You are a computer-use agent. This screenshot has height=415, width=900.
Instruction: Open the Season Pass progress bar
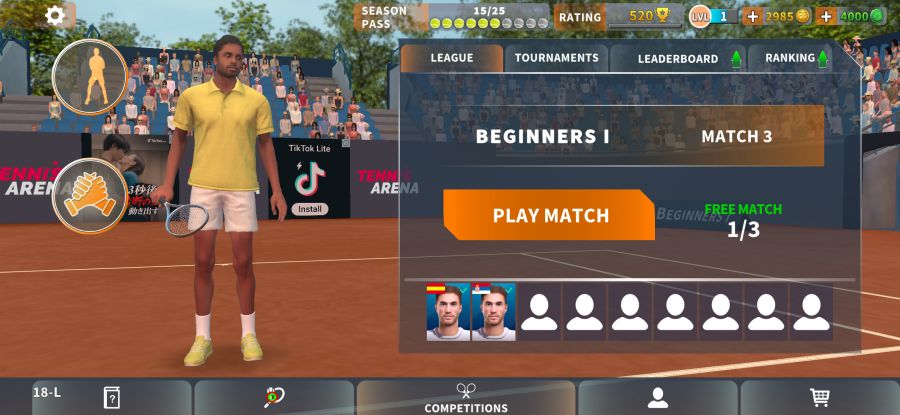tap(487, 17)
